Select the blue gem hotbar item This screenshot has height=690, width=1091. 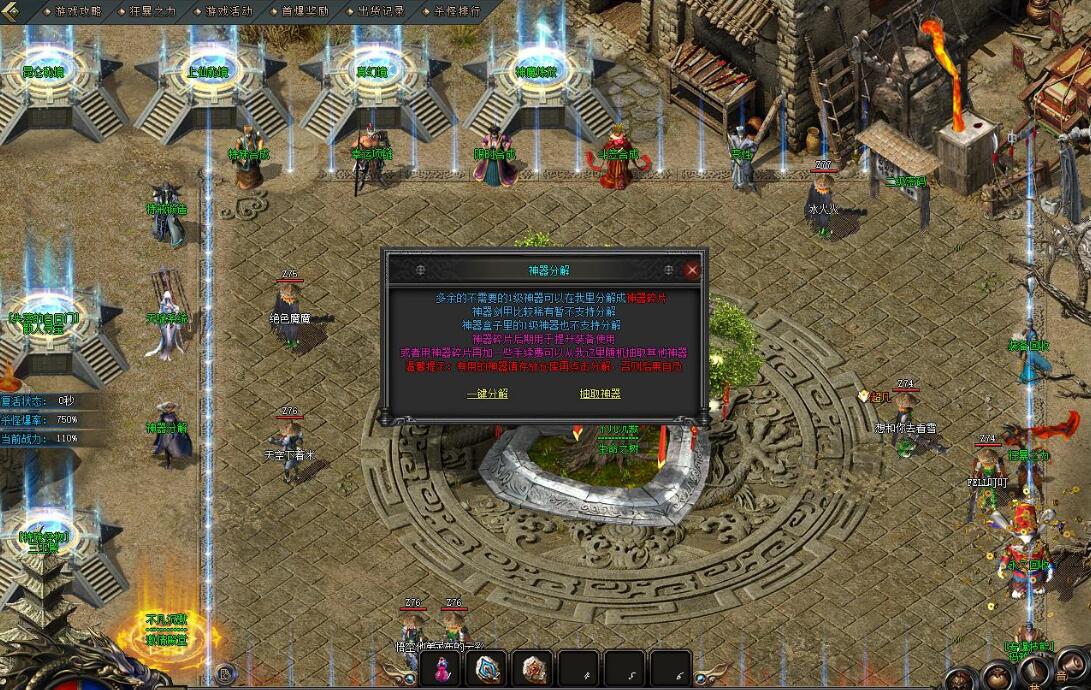489,669
